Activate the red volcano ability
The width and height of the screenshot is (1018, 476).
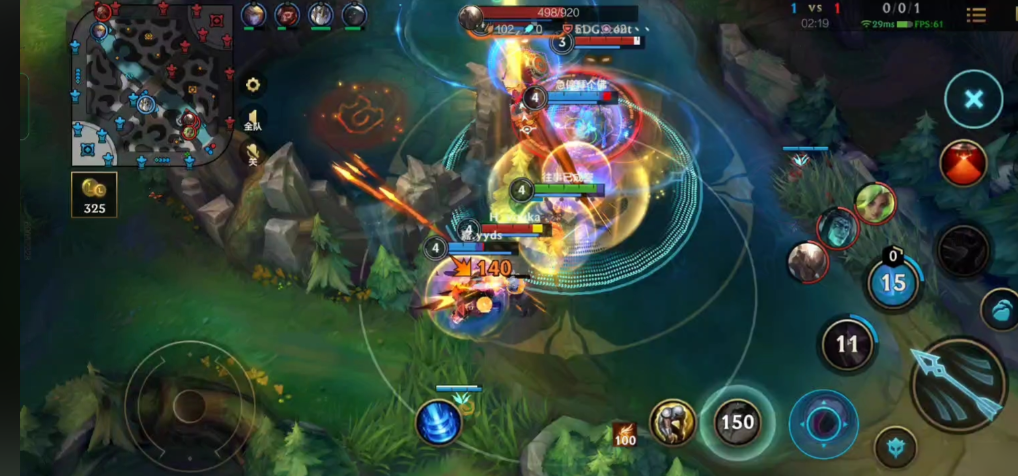(963, 163)
